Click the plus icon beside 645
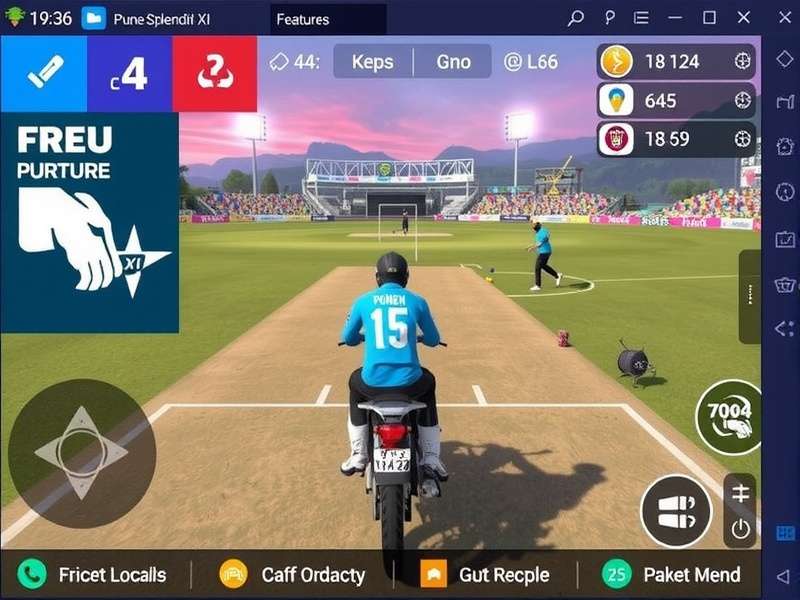Screen dimensions: 800x600 (742, 100)
